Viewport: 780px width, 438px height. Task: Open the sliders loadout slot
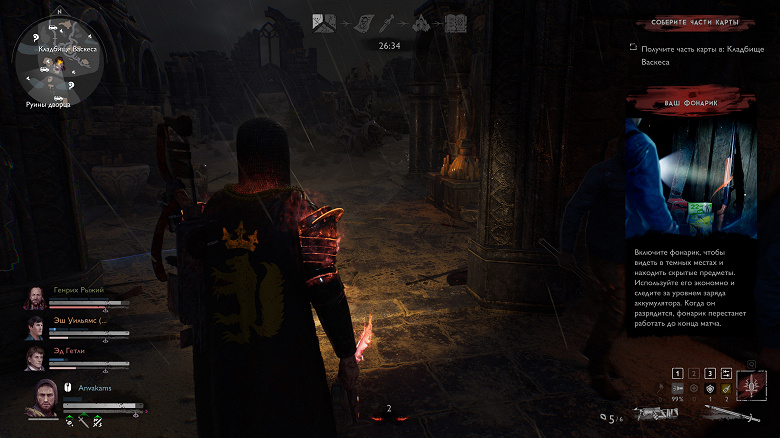[x=726, y=372]
